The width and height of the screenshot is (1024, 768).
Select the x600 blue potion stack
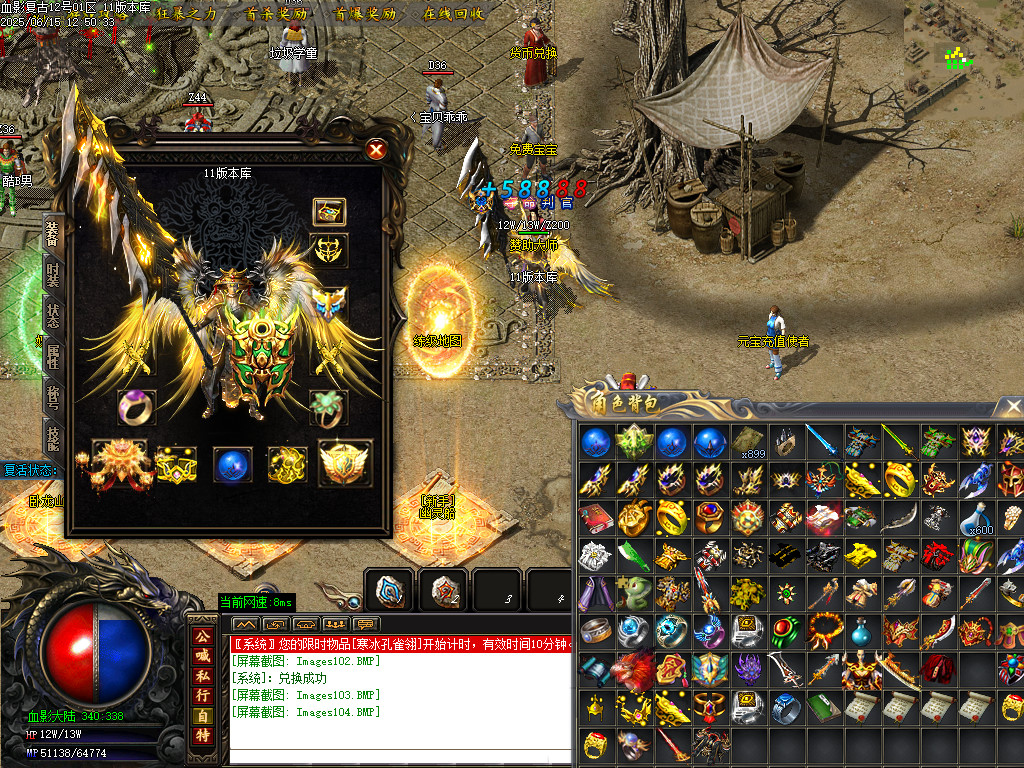(x=977, y=518)
